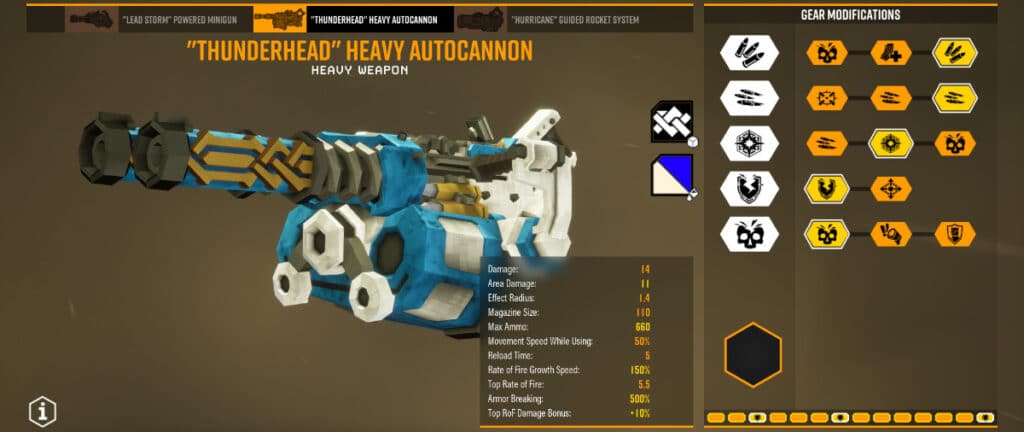Choose the highlighted tier 4 broken armor mod
This screenshot has width=1024, height=432.
(828, 188)
